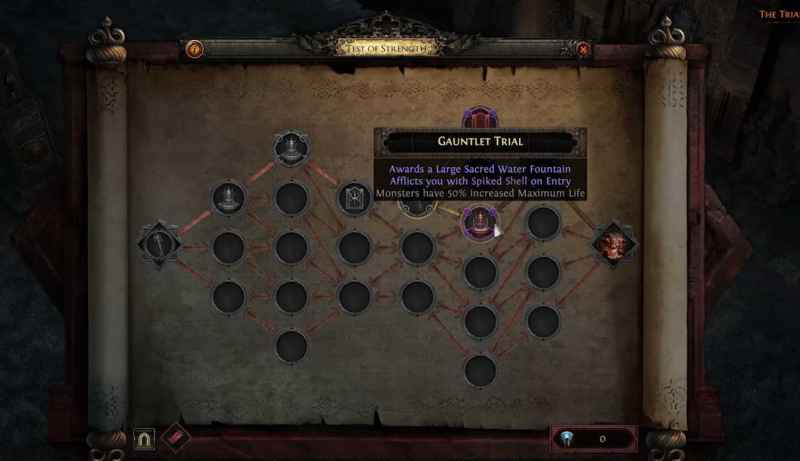The width and height of the screenshot is (800, 461).
Task: Choose the boss room node with the red demon face
Action: pyautogui.click(x=612, y=243)
